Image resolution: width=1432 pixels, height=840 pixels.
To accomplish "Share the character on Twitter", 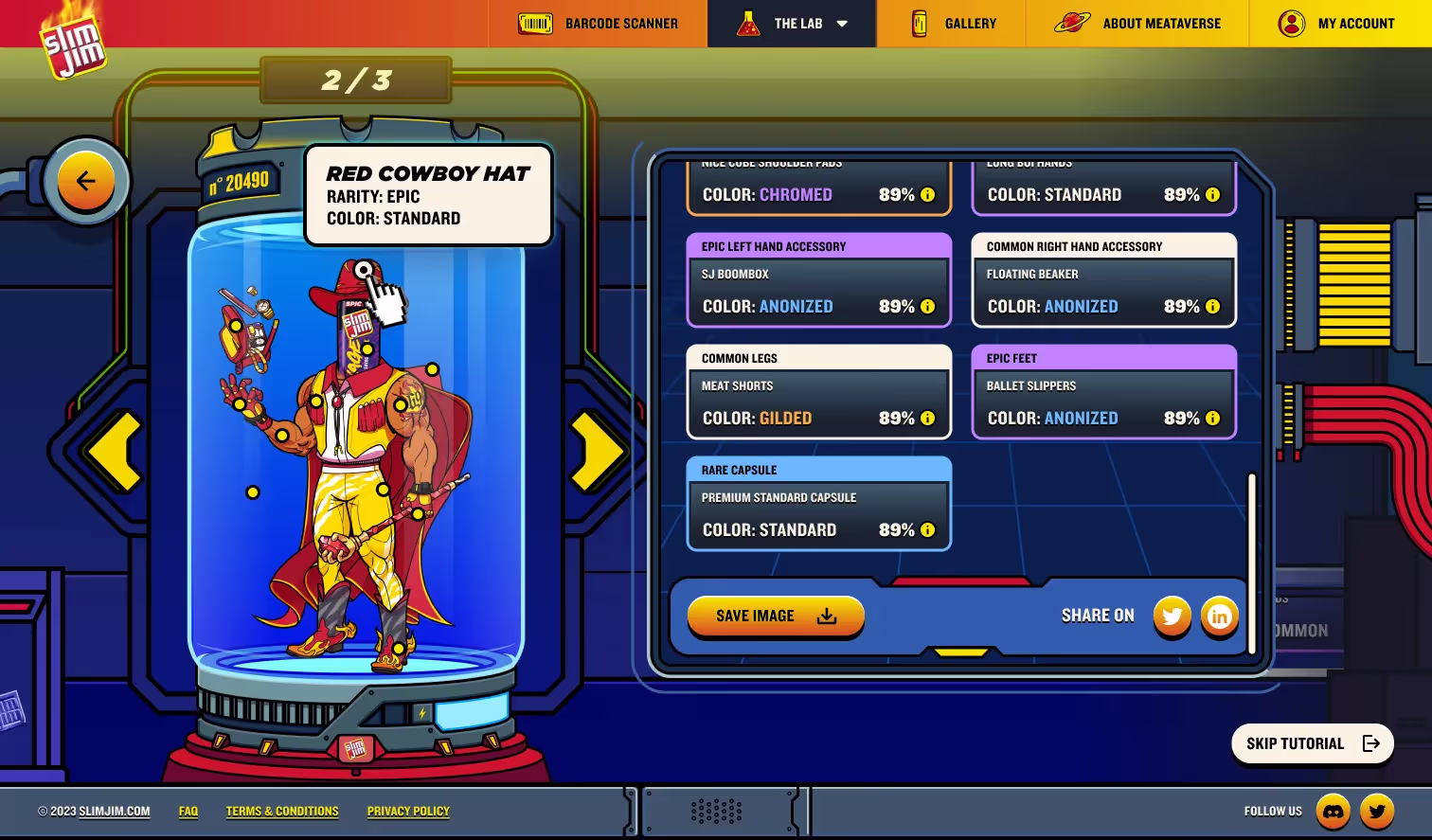I will [1172, 617].
